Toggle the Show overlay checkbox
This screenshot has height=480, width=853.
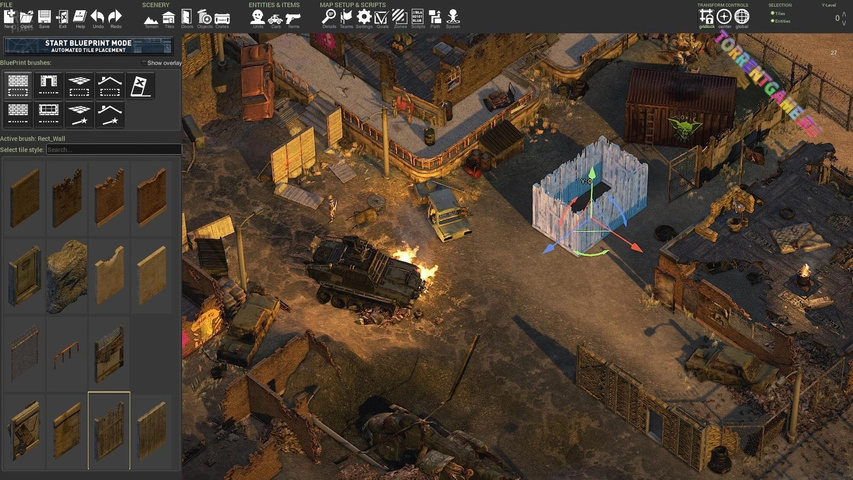[145, 63]
